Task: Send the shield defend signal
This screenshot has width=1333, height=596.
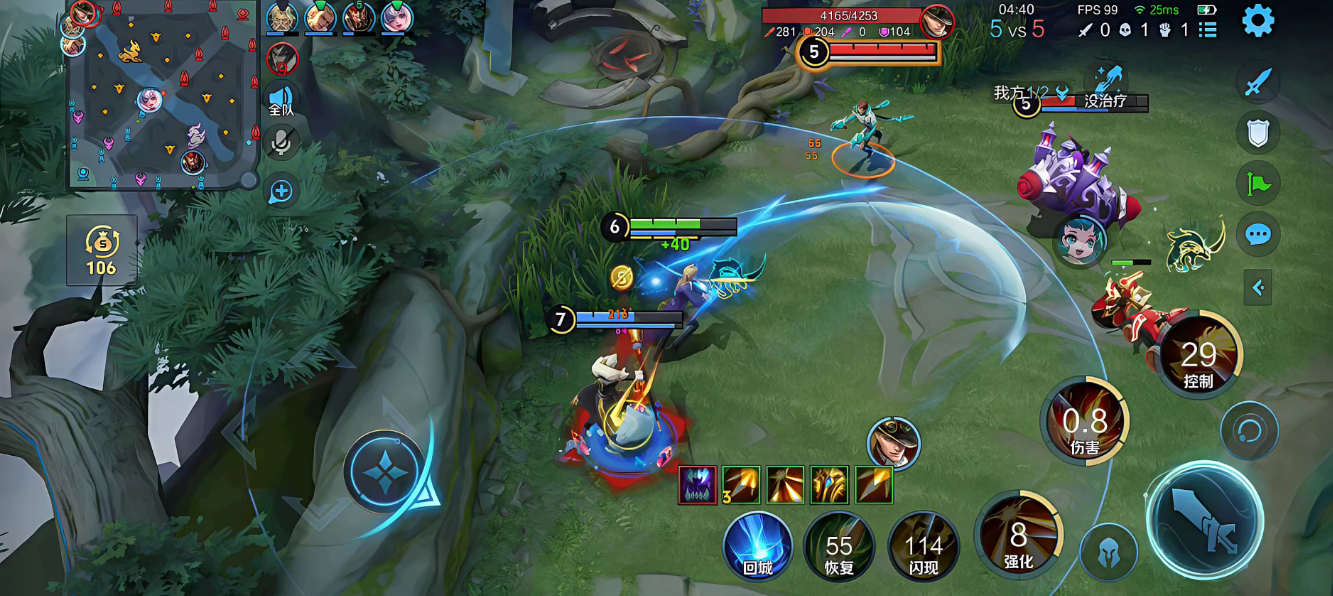Action: (1257, 132)
